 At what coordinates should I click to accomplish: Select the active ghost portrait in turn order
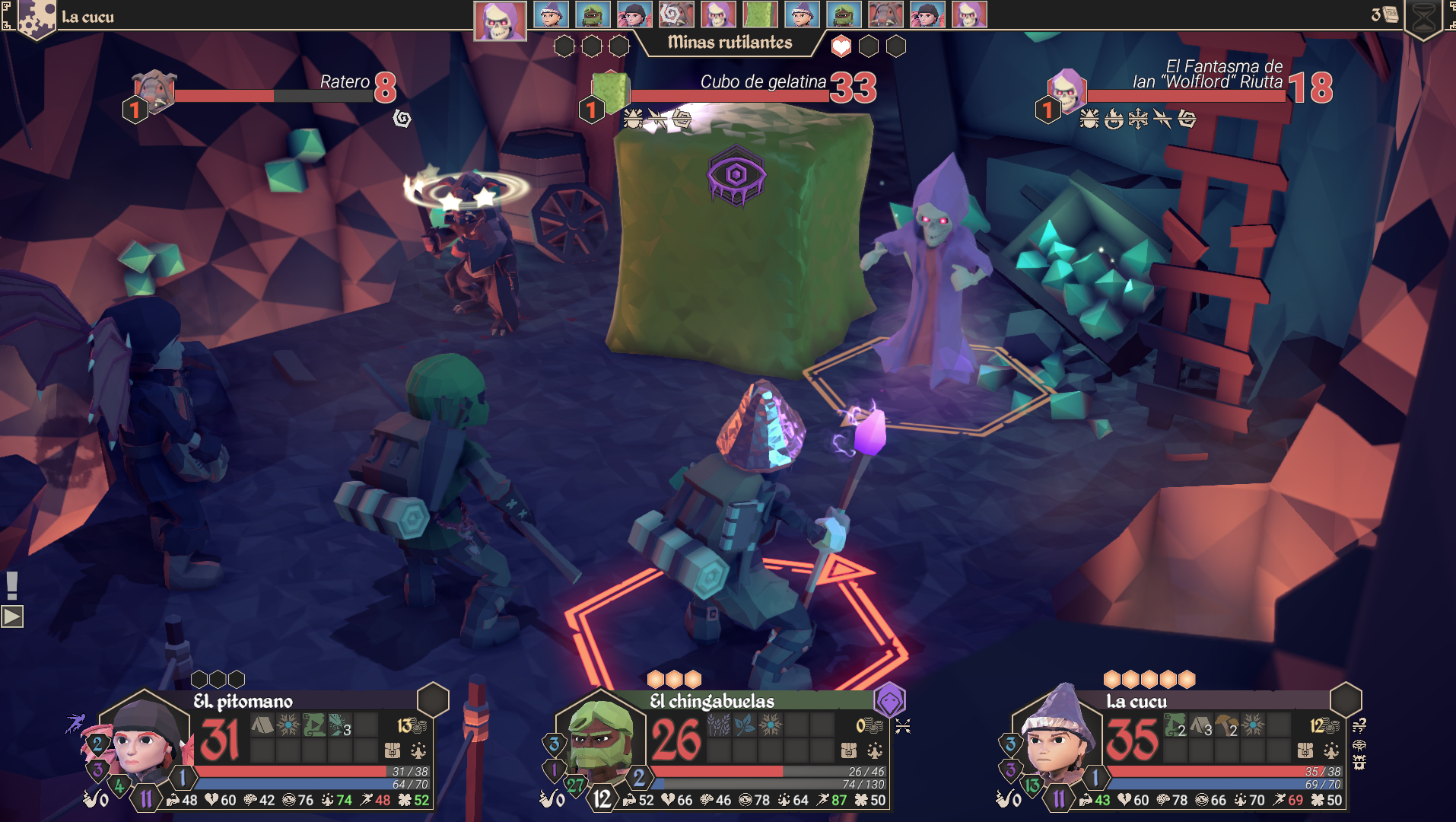click(500, 20)
